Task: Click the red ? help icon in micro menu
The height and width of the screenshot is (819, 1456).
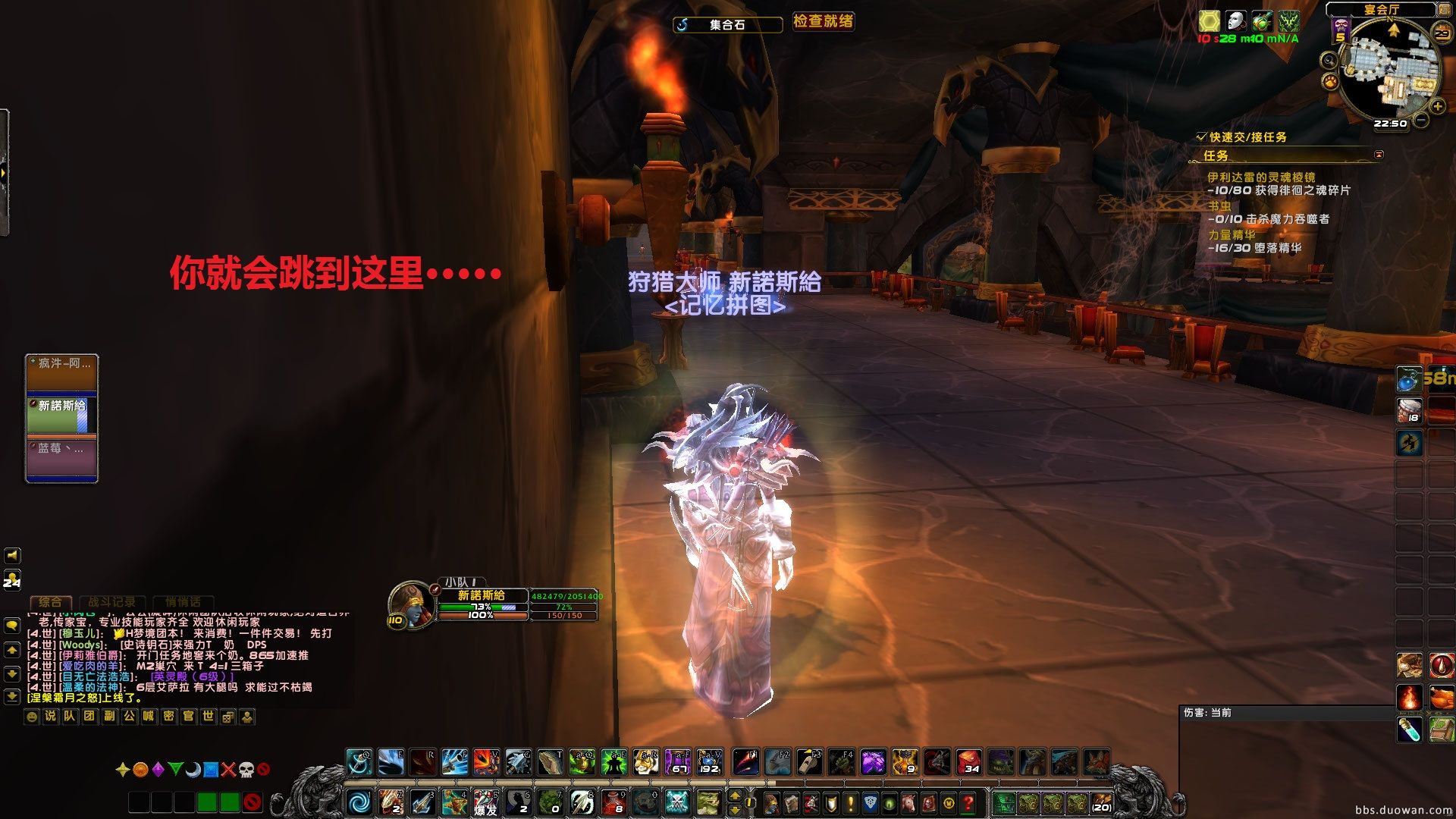Action: (969, 802)
